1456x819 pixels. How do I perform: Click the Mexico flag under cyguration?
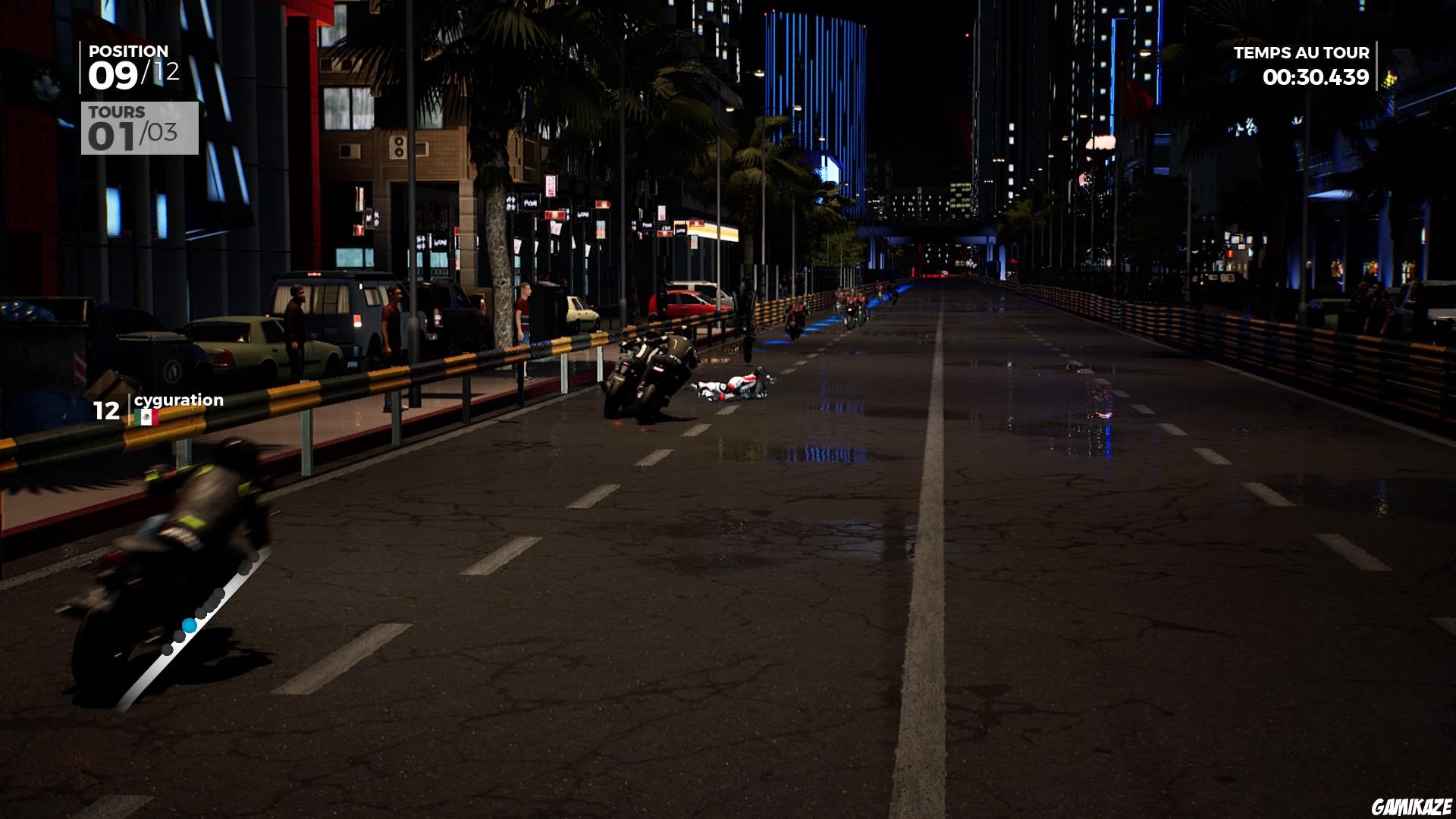(146, 416)
